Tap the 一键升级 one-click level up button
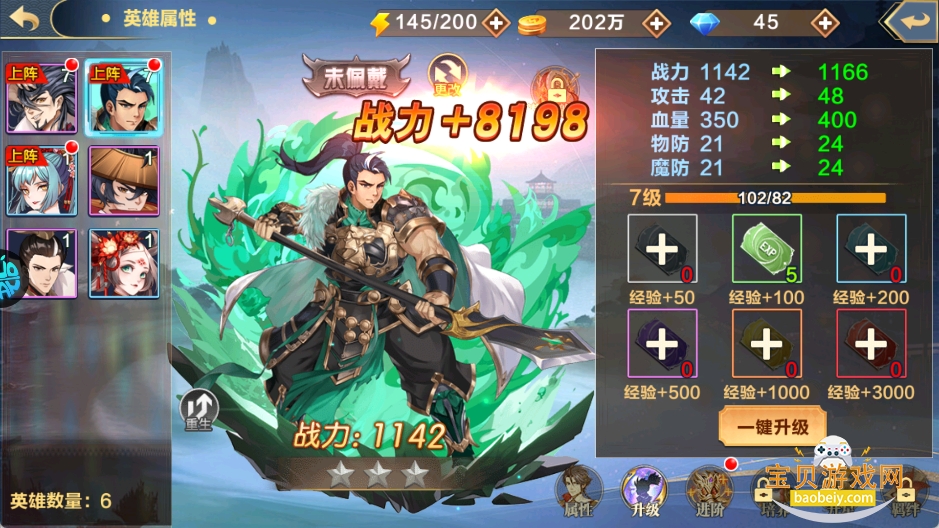The height and width of the screenshot is (528, 939). point(770,426)
